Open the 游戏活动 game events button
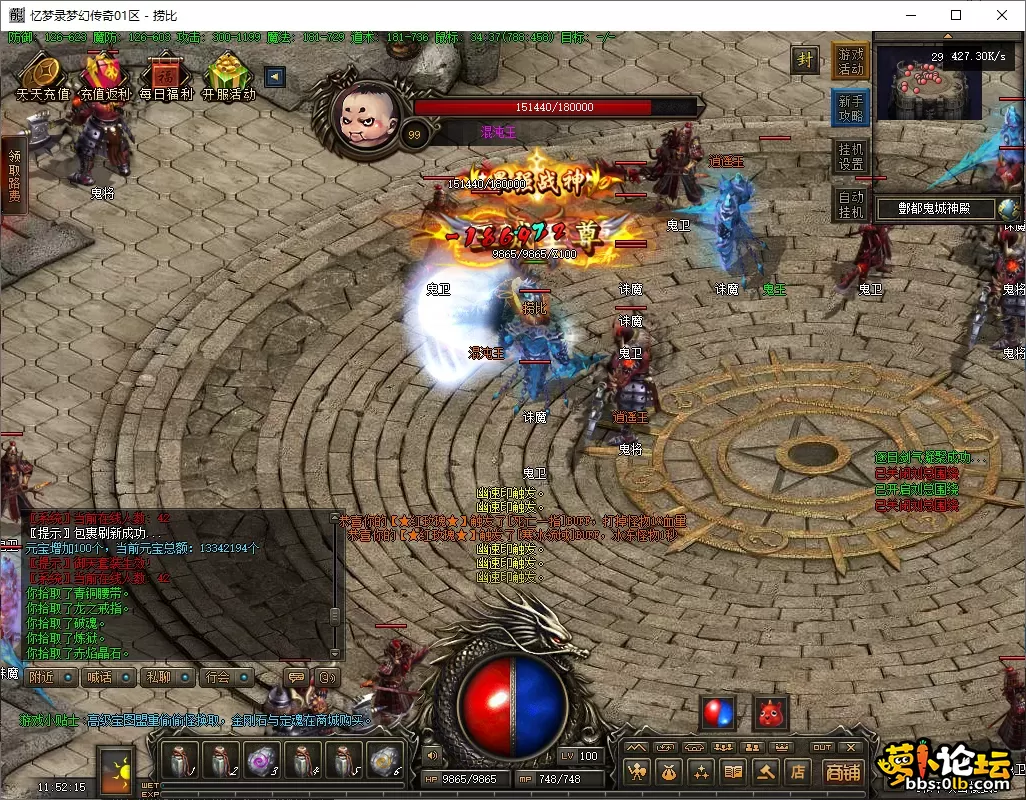This screenshot has height=800, width=1026. pos(850,61)
